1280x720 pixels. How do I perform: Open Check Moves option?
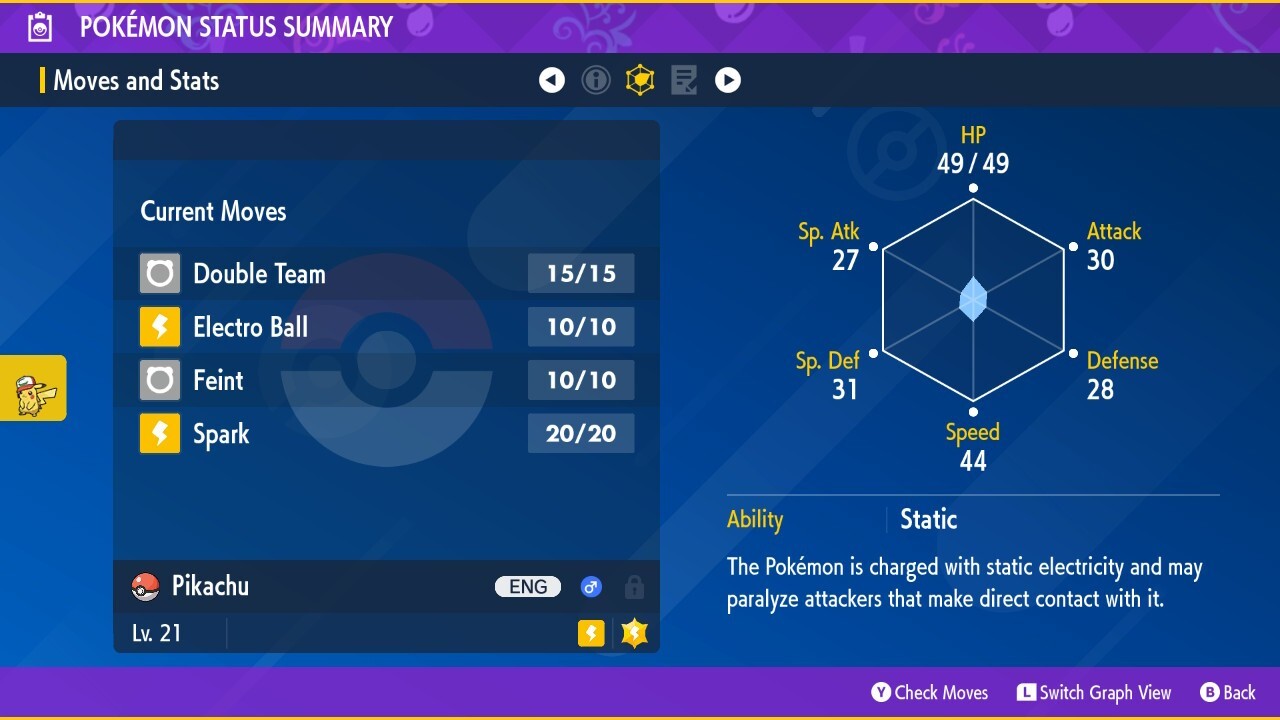pyautogui.click(x=929, y=692)
